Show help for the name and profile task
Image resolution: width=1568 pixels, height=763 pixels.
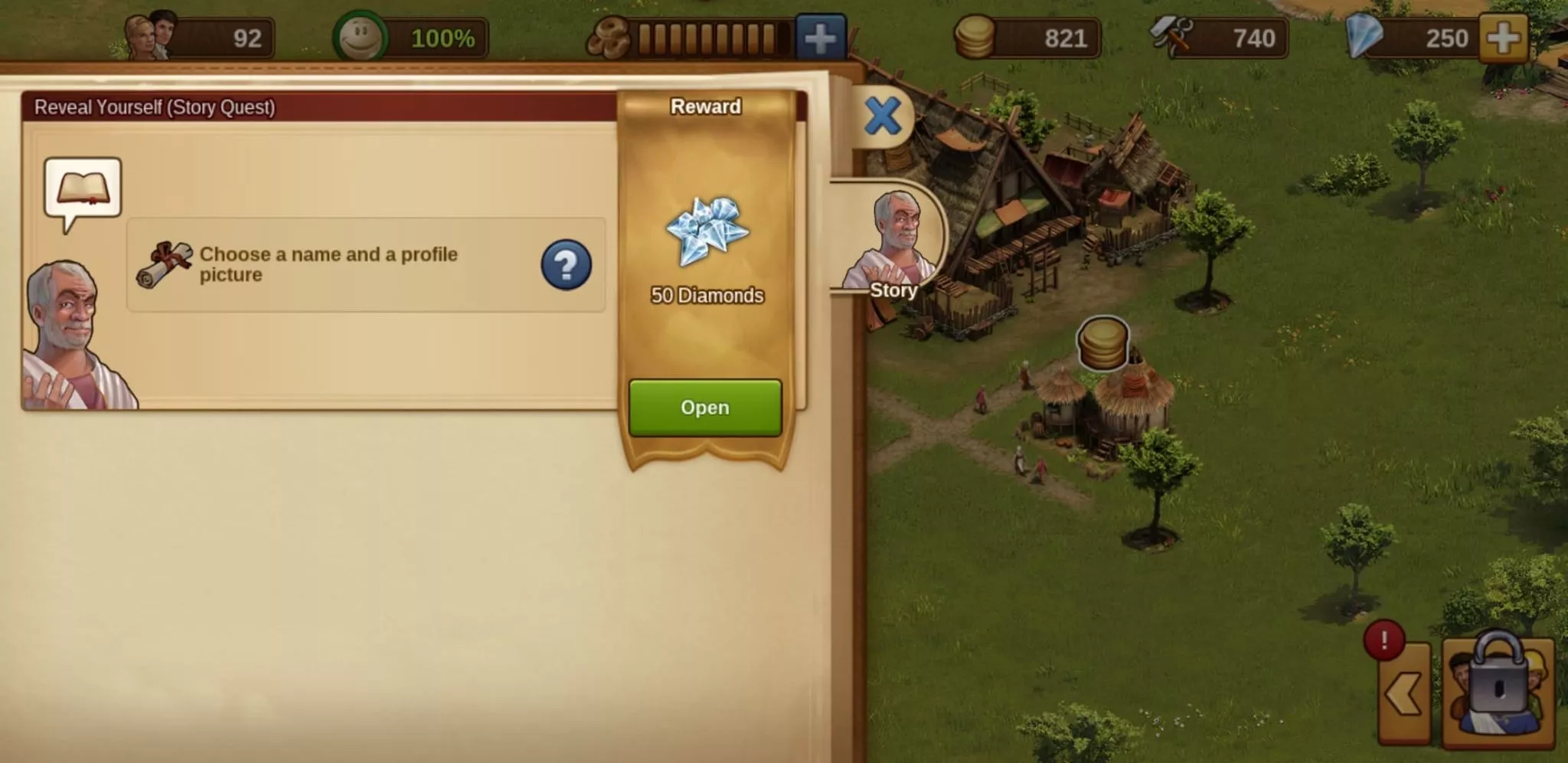566,265
